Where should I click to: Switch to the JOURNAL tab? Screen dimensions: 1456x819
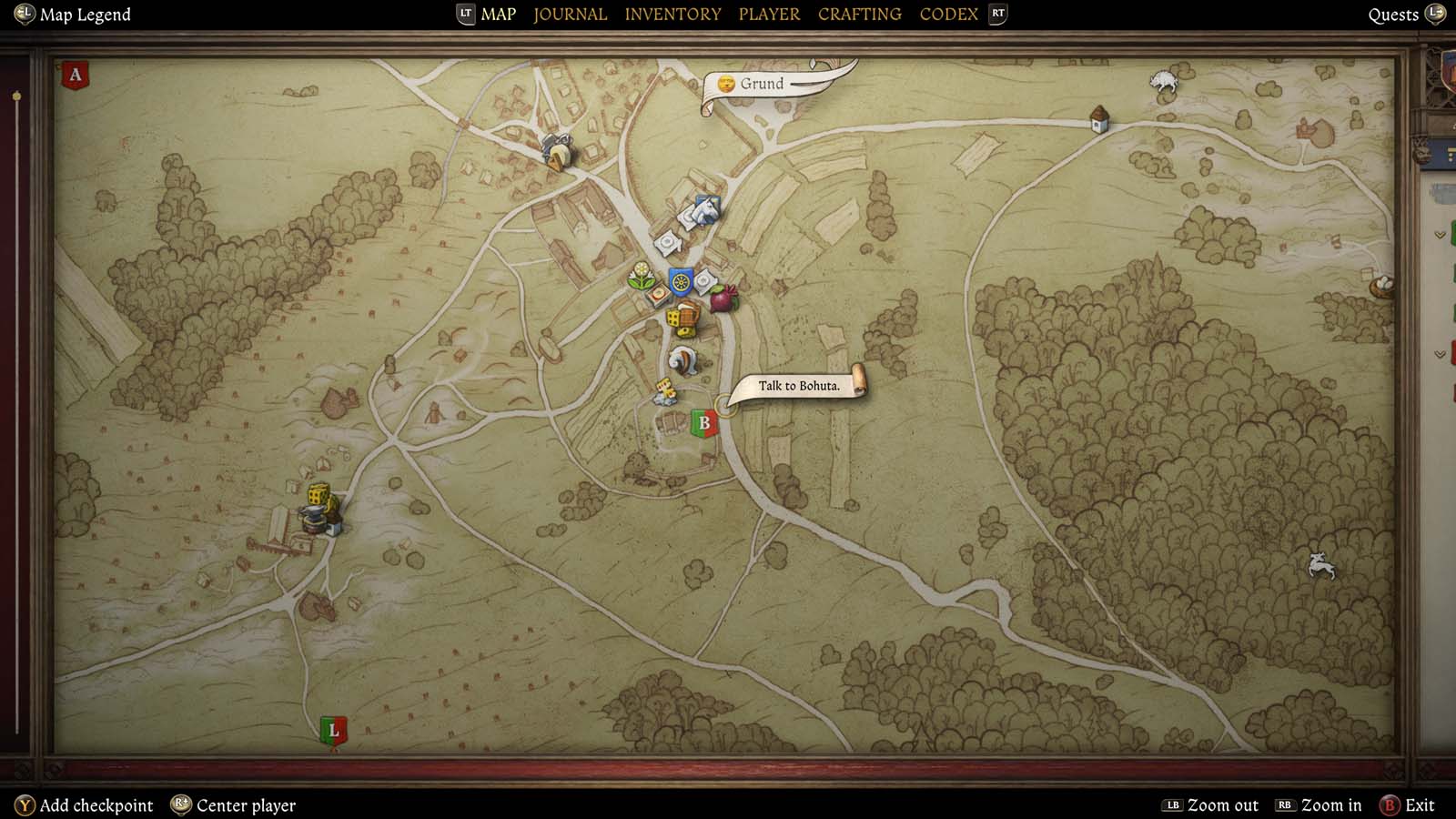point(570,14)
